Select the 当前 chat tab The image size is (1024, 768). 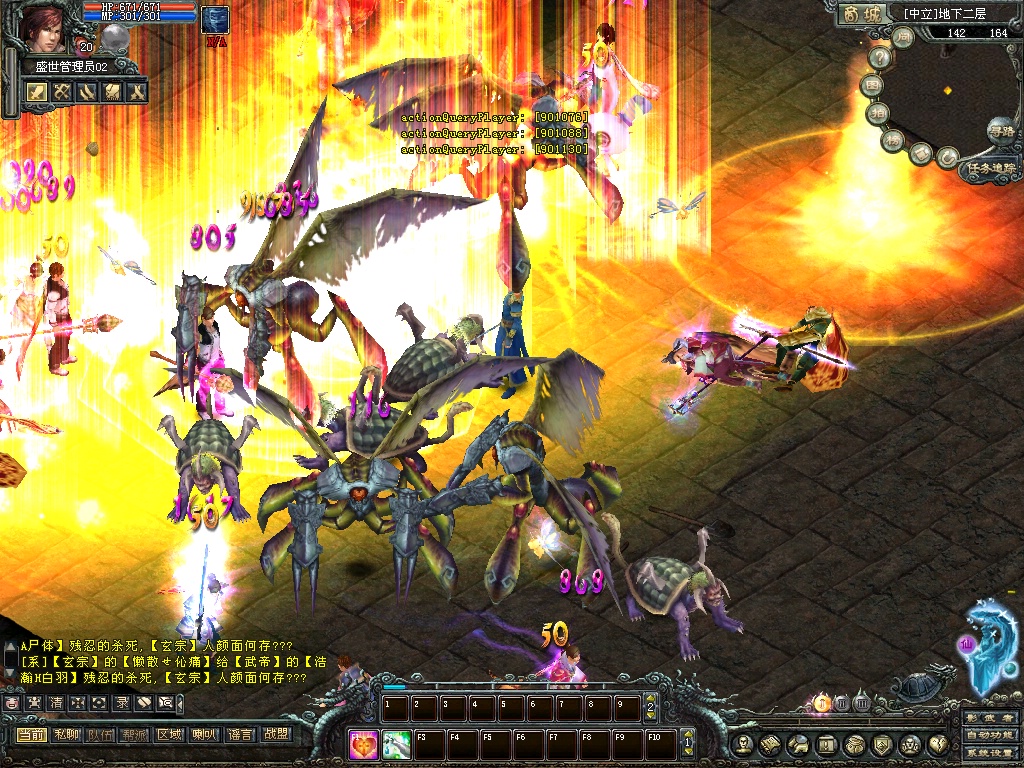point(31,735)
